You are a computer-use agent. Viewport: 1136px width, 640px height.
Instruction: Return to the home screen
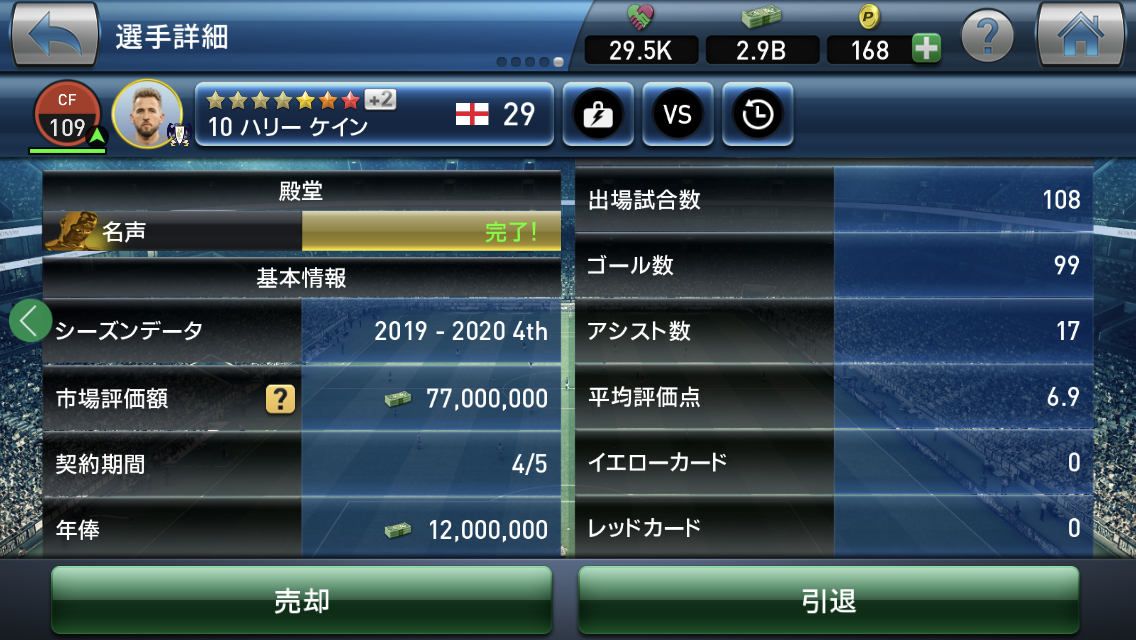pos(1080,35)
